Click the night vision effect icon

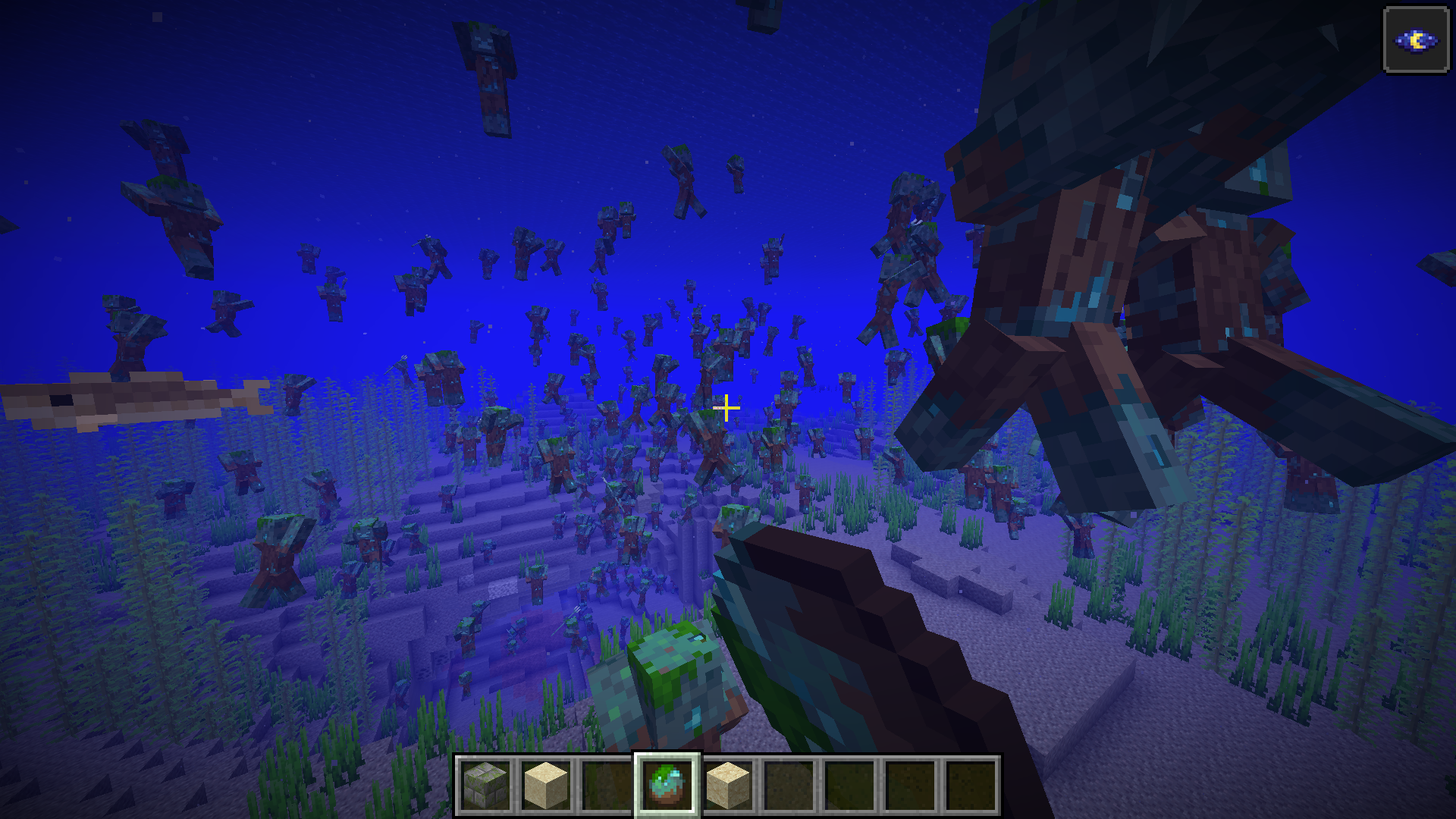pos(1416,40)
